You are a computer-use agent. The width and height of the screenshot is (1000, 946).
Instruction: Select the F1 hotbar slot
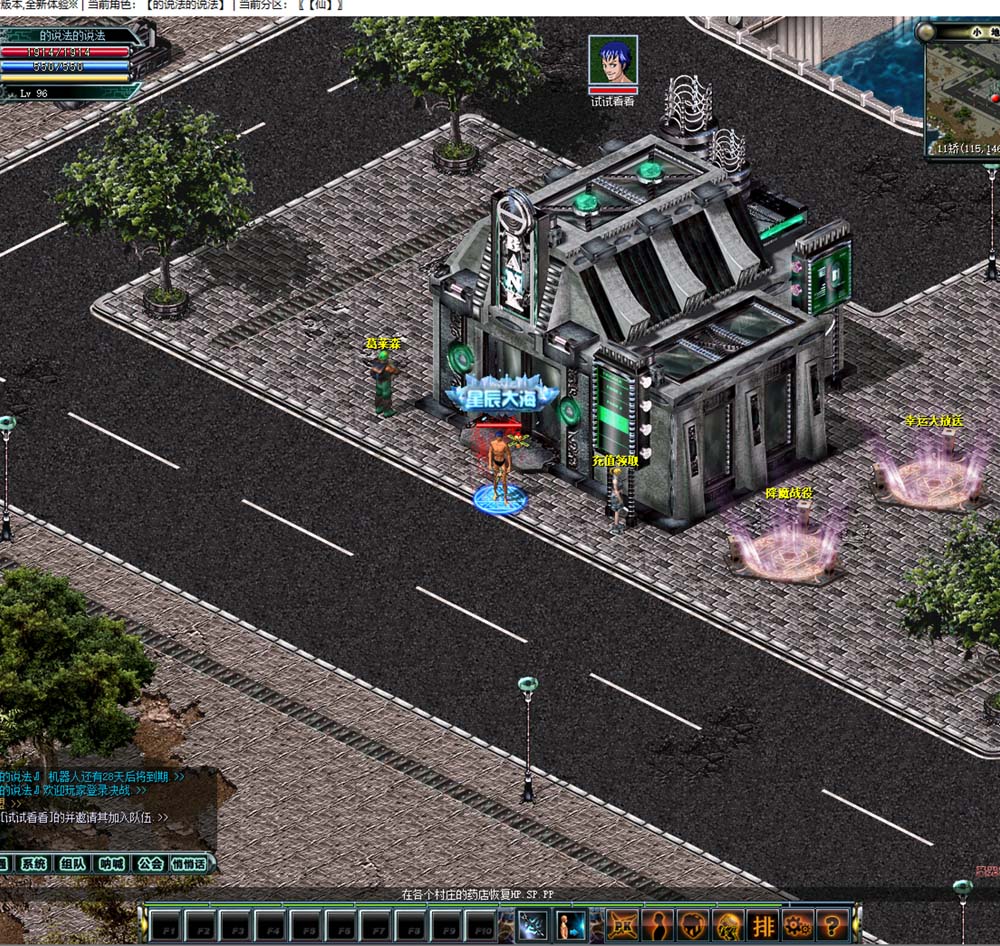[x=166, y=925]
